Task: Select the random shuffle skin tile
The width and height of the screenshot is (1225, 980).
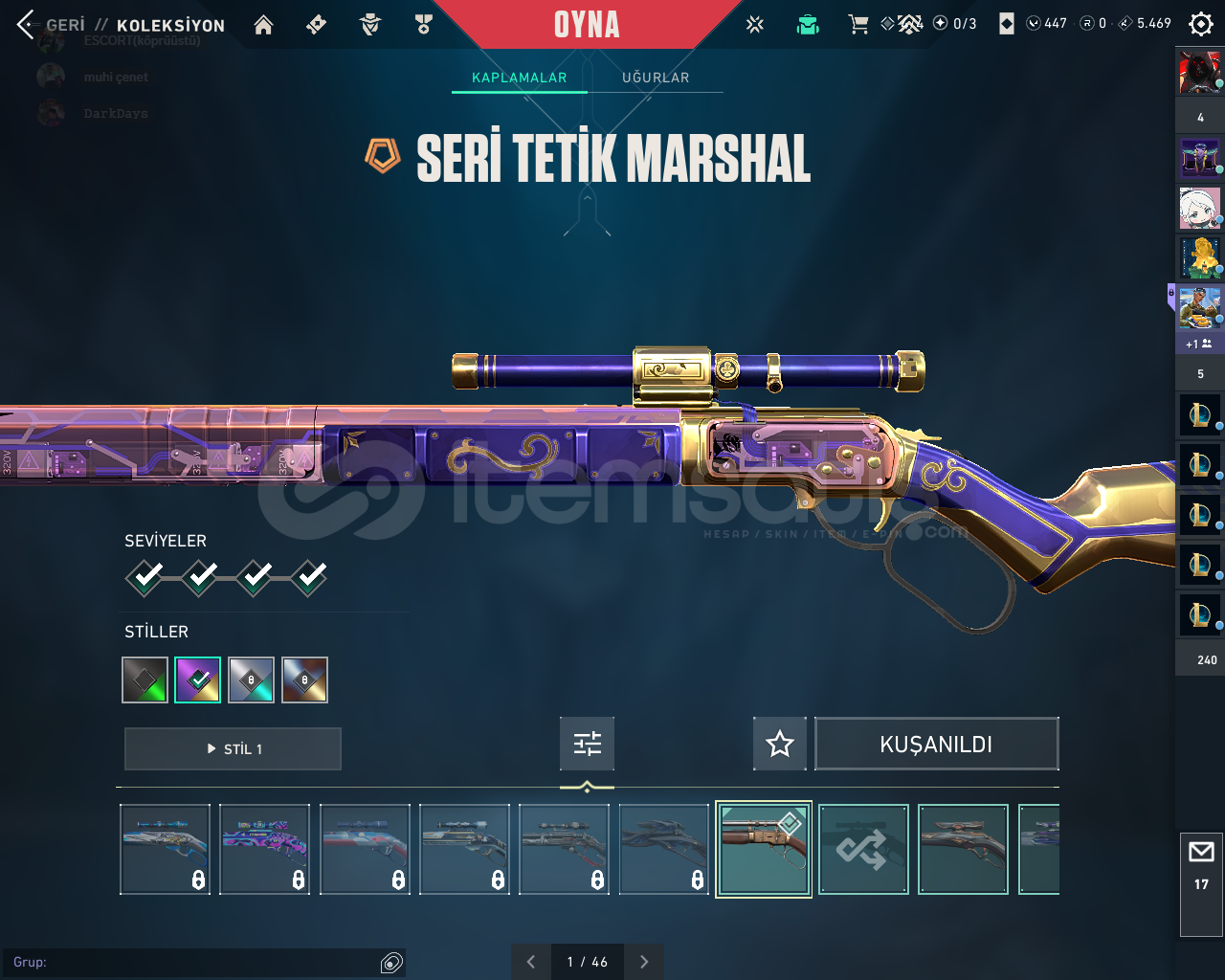Action: tap(863, 849)
